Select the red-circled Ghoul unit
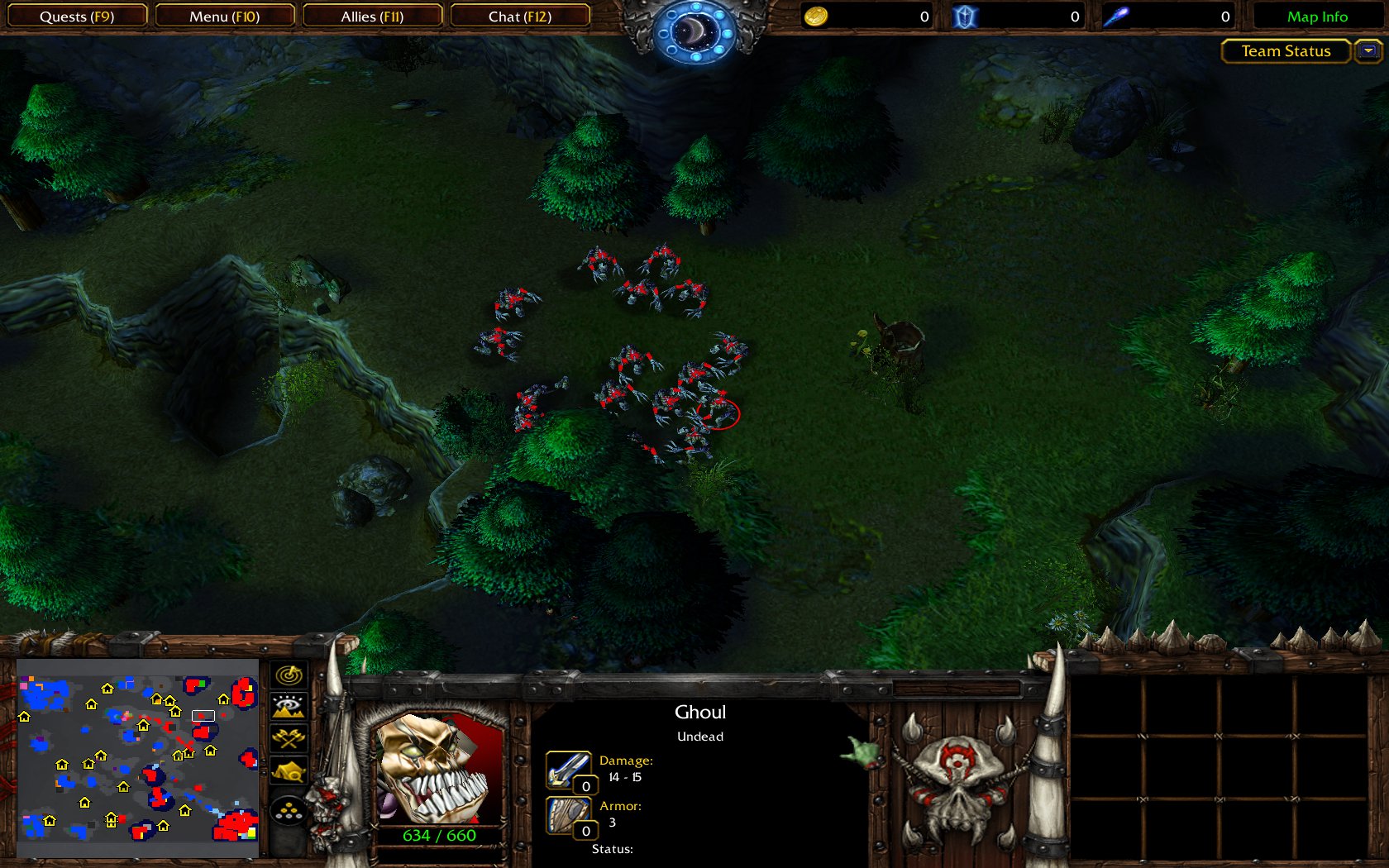1389x868 pixels. (718, 413)
